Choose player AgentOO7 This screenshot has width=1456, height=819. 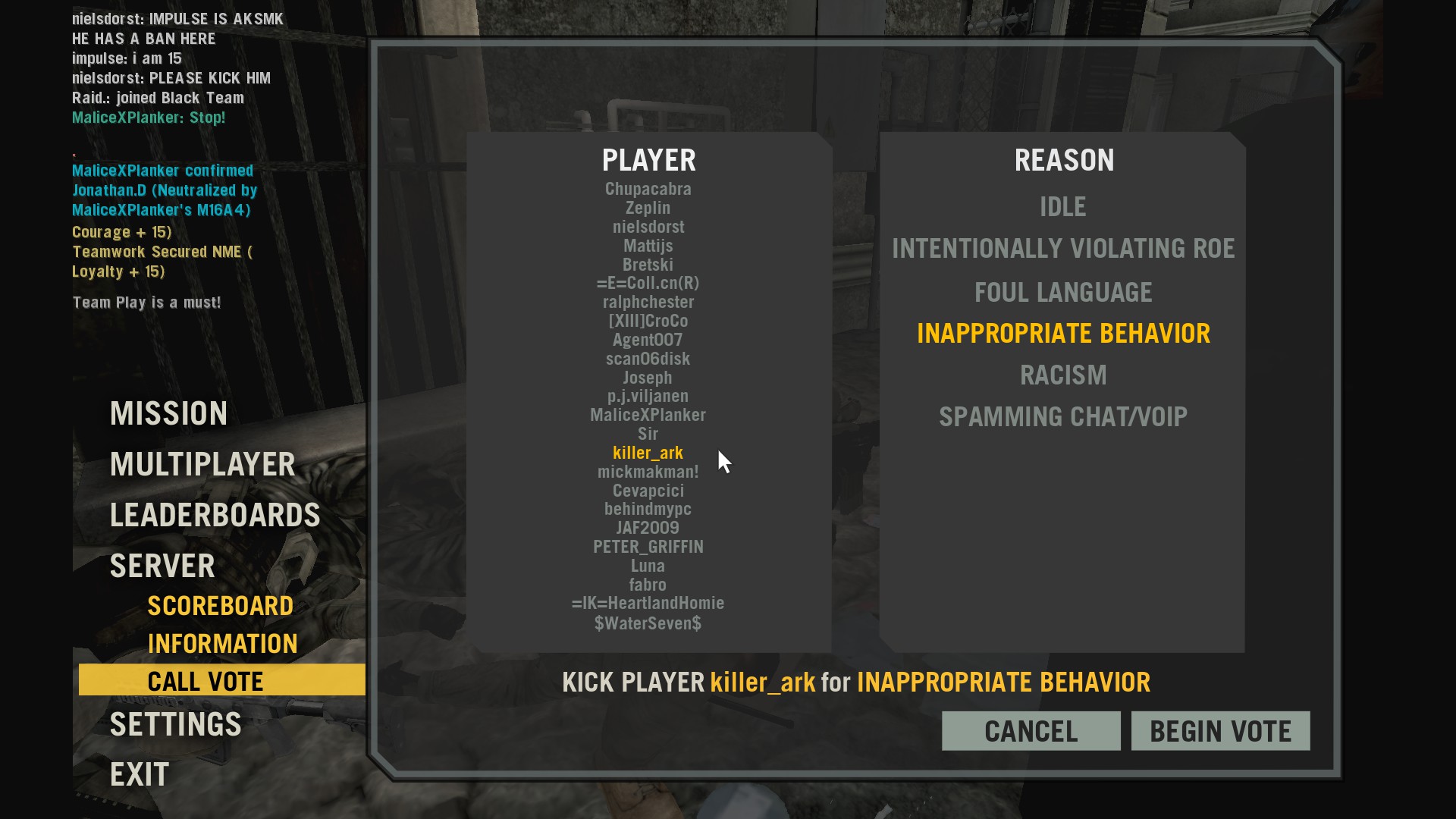tap(648, 340)
